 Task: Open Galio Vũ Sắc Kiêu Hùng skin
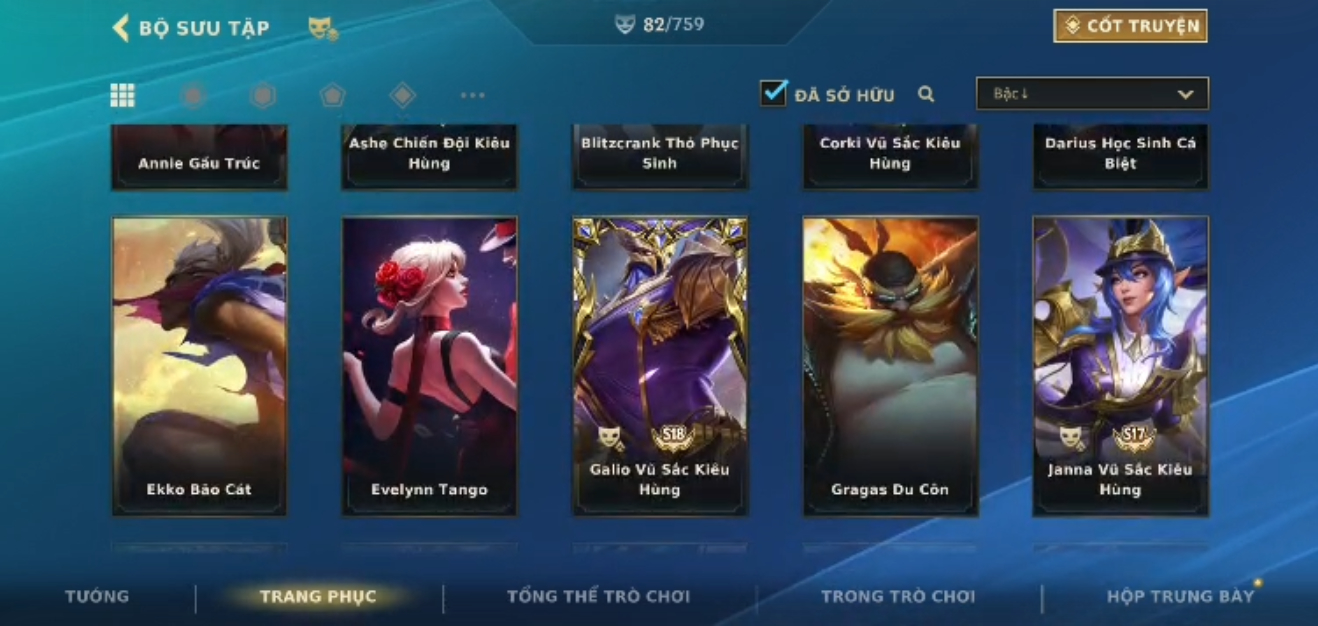click(x=660, y=366)
